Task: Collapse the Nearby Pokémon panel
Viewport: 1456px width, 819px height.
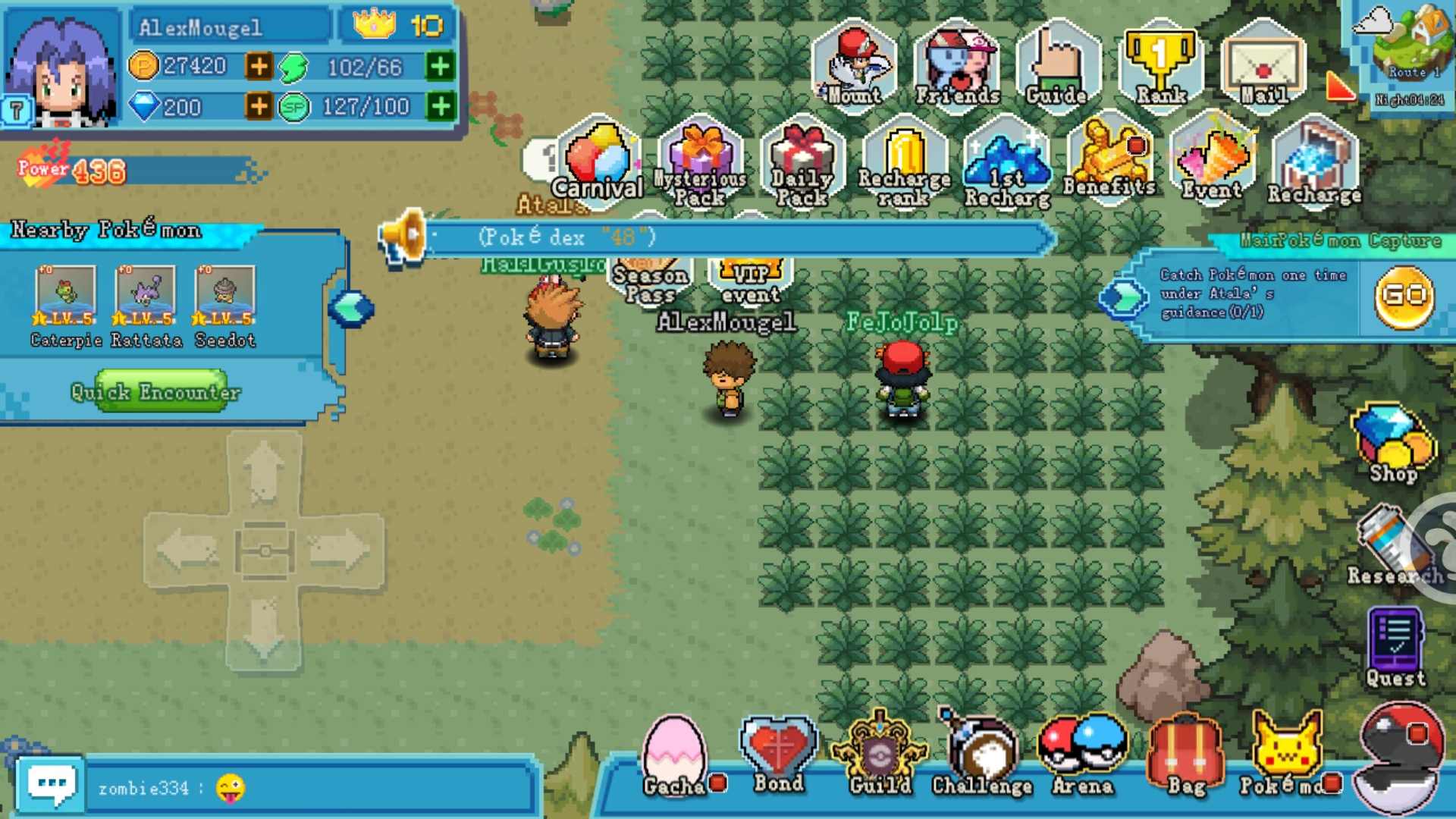Action: pyautogui.click(x=350, y=311)
